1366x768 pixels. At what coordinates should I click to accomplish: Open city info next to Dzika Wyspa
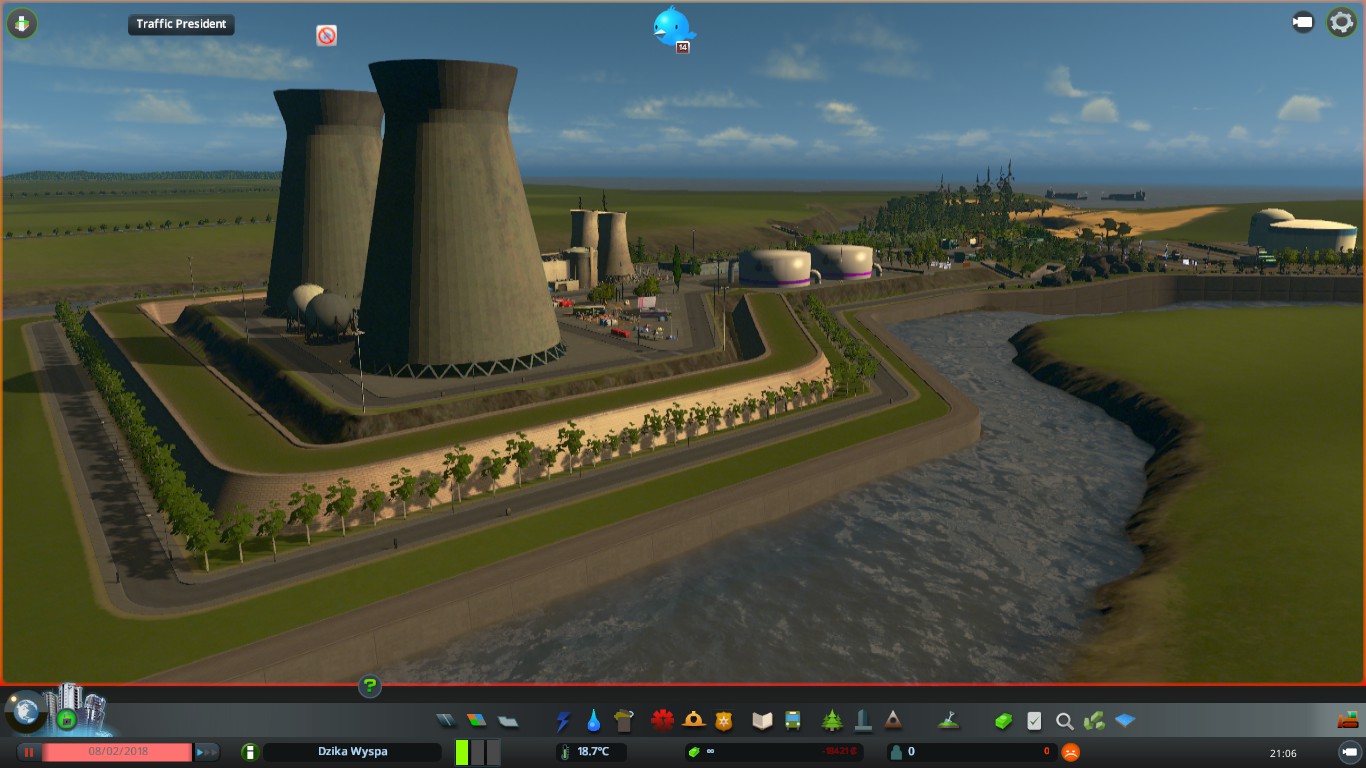coord(249,752)
